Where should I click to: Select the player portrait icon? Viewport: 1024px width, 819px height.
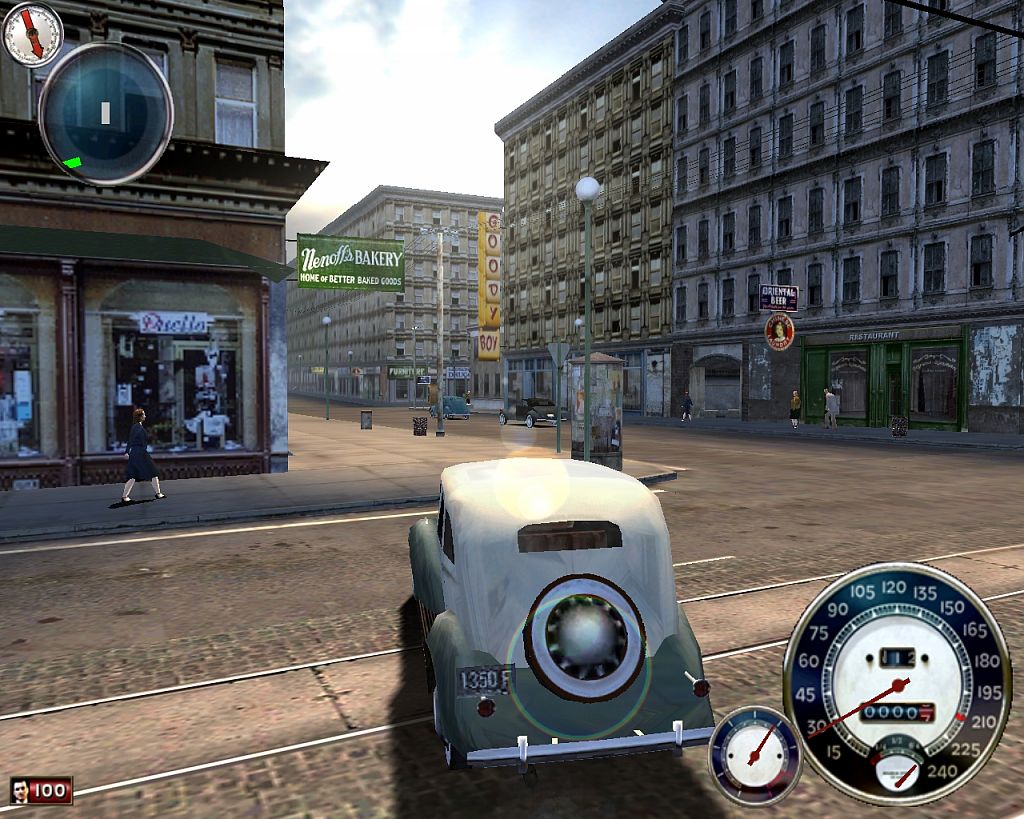20,791
